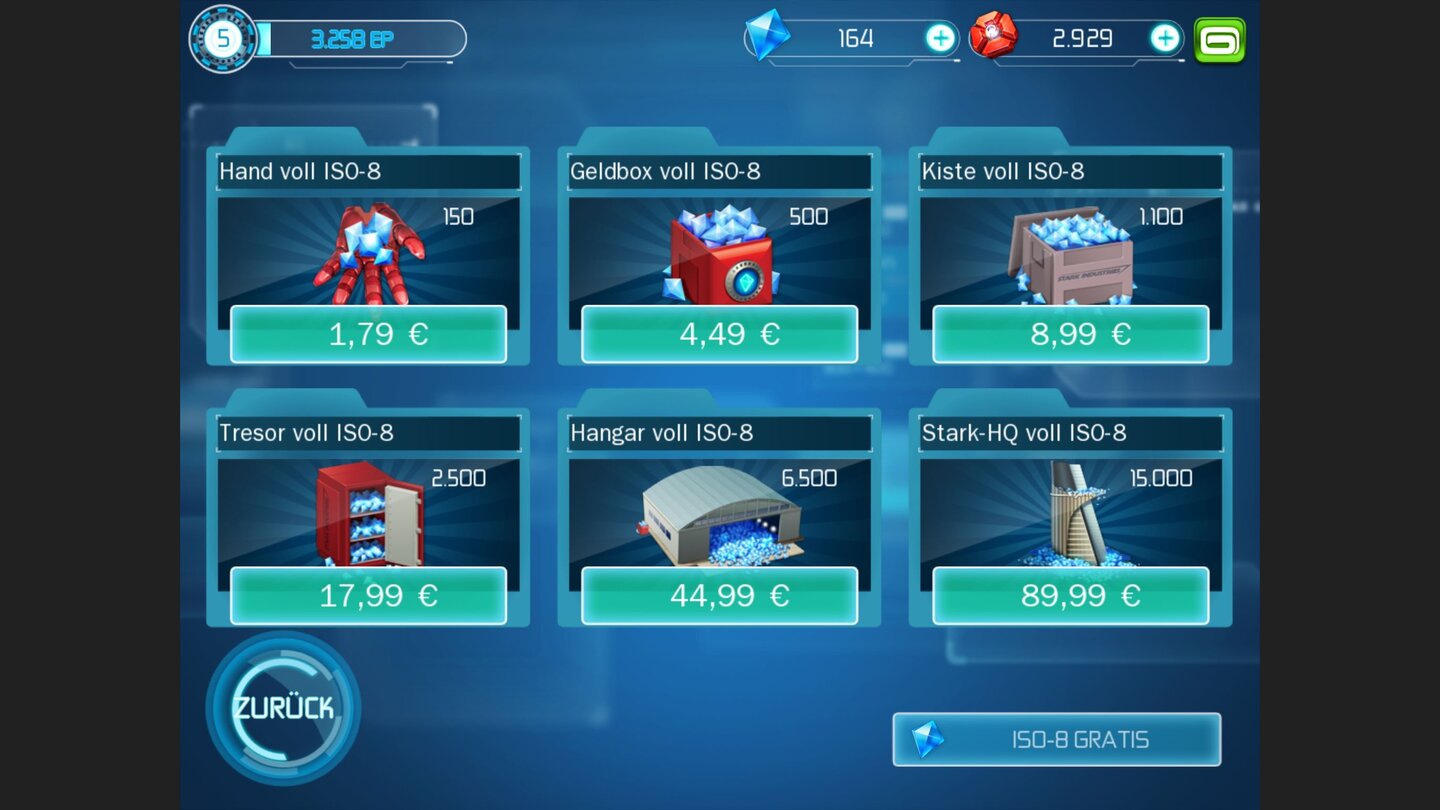Purchase Hand voll ISO-8 for 1,79 €

pyautogui.click(x=370, y=334)
